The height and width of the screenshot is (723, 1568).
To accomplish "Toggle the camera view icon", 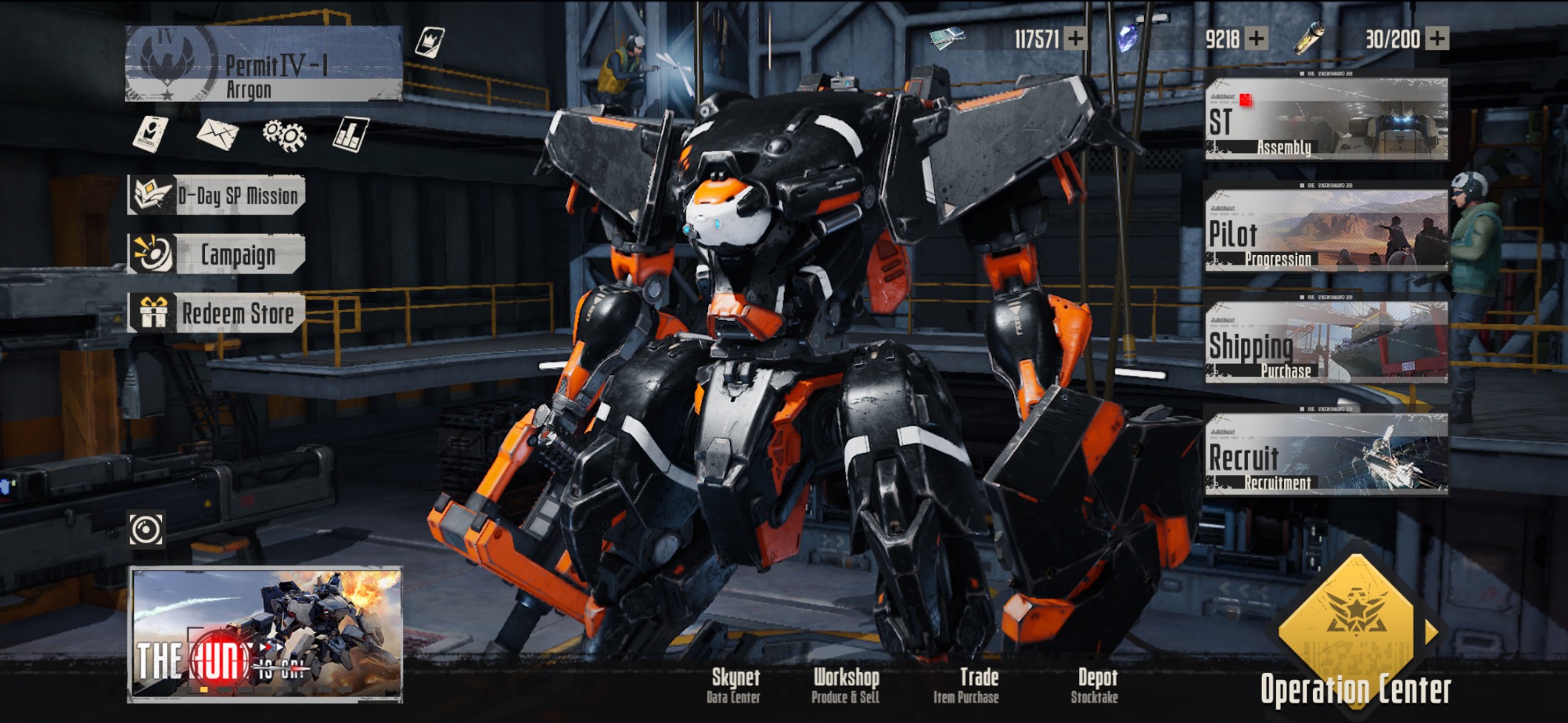I will [146, 529].
